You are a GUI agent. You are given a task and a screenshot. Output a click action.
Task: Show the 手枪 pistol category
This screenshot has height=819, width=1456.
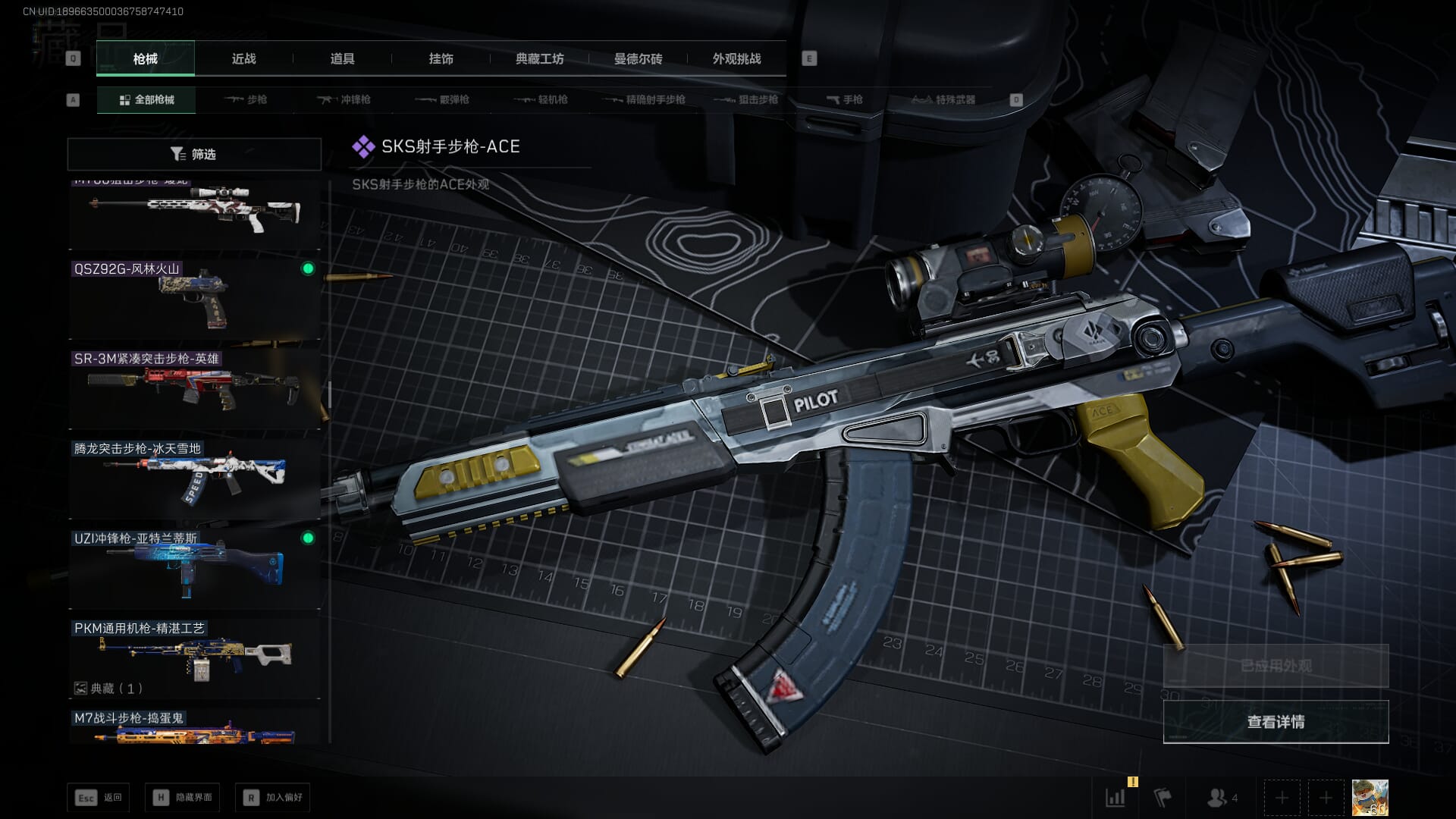pos(845,100)
